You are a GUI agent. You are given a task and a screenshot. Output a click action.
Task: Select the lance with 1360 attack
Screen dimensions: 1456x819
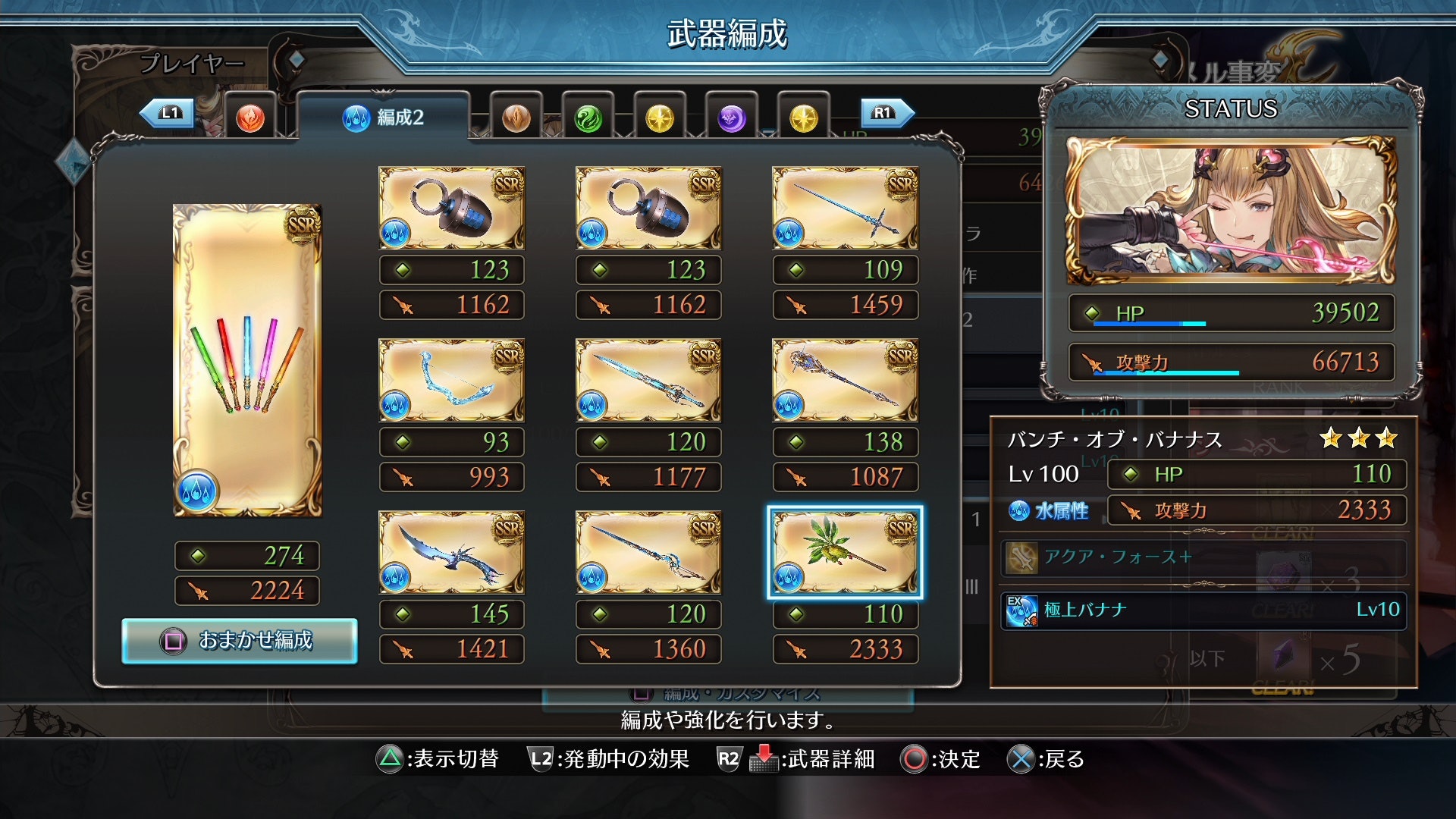coord(648,552)
